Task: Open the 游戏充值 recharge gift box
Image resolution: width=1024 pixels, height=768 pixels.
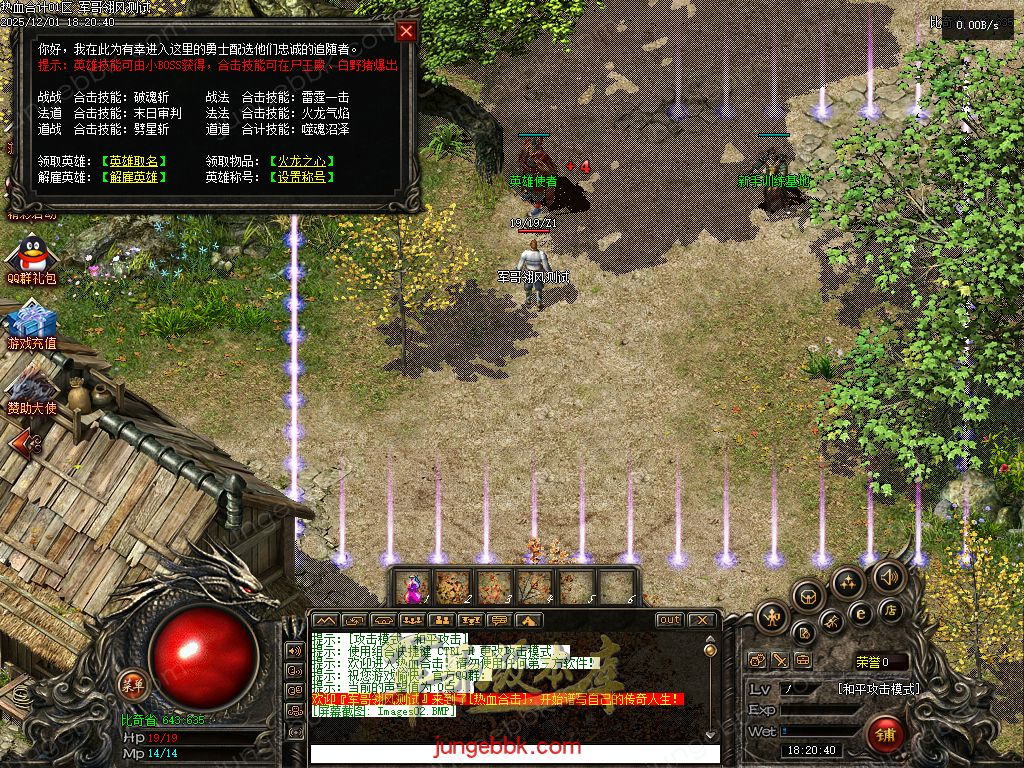Action: tap(32, 320)
